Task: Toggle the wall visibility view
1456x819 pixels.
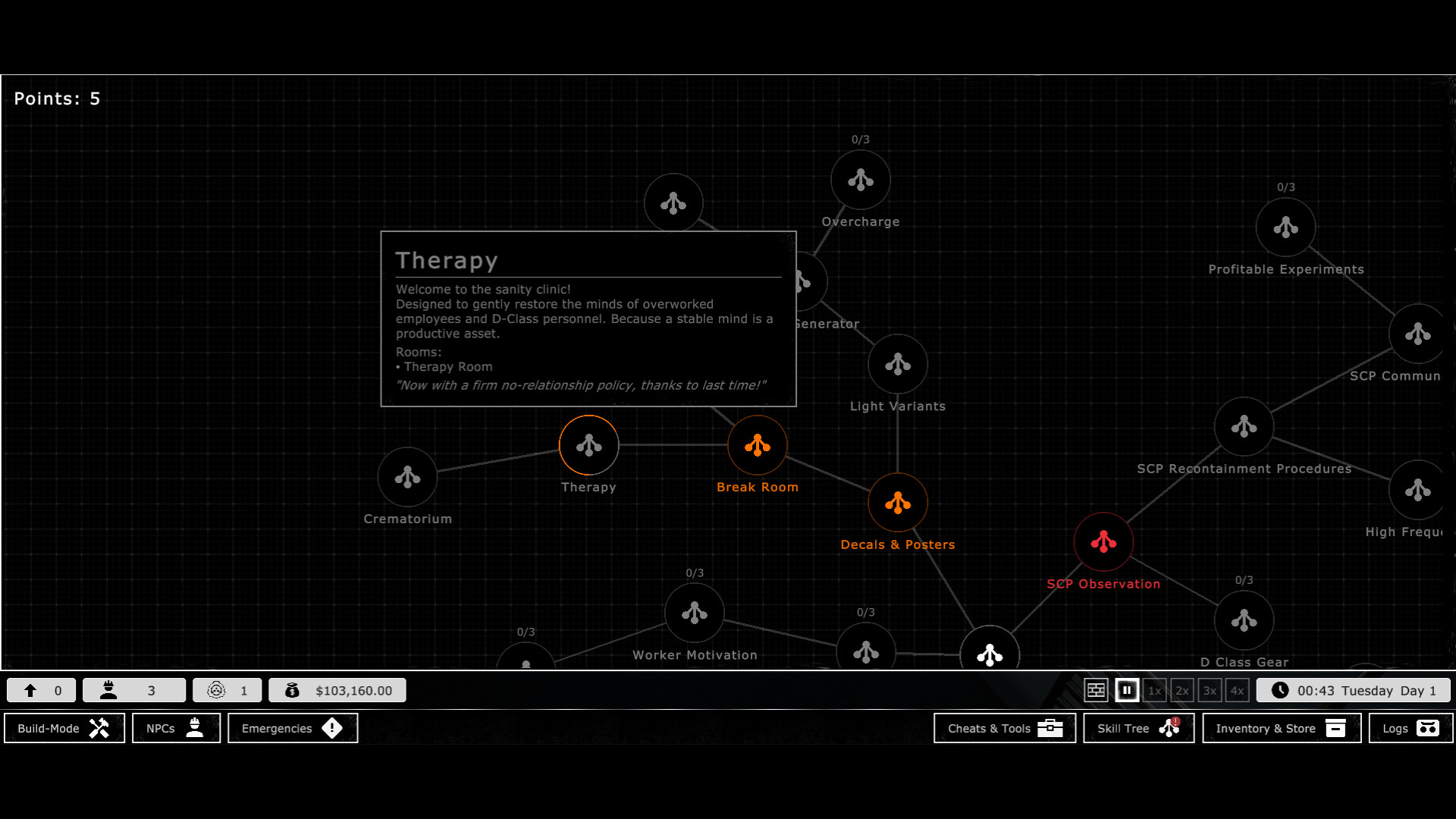Action: point(1097,690)
